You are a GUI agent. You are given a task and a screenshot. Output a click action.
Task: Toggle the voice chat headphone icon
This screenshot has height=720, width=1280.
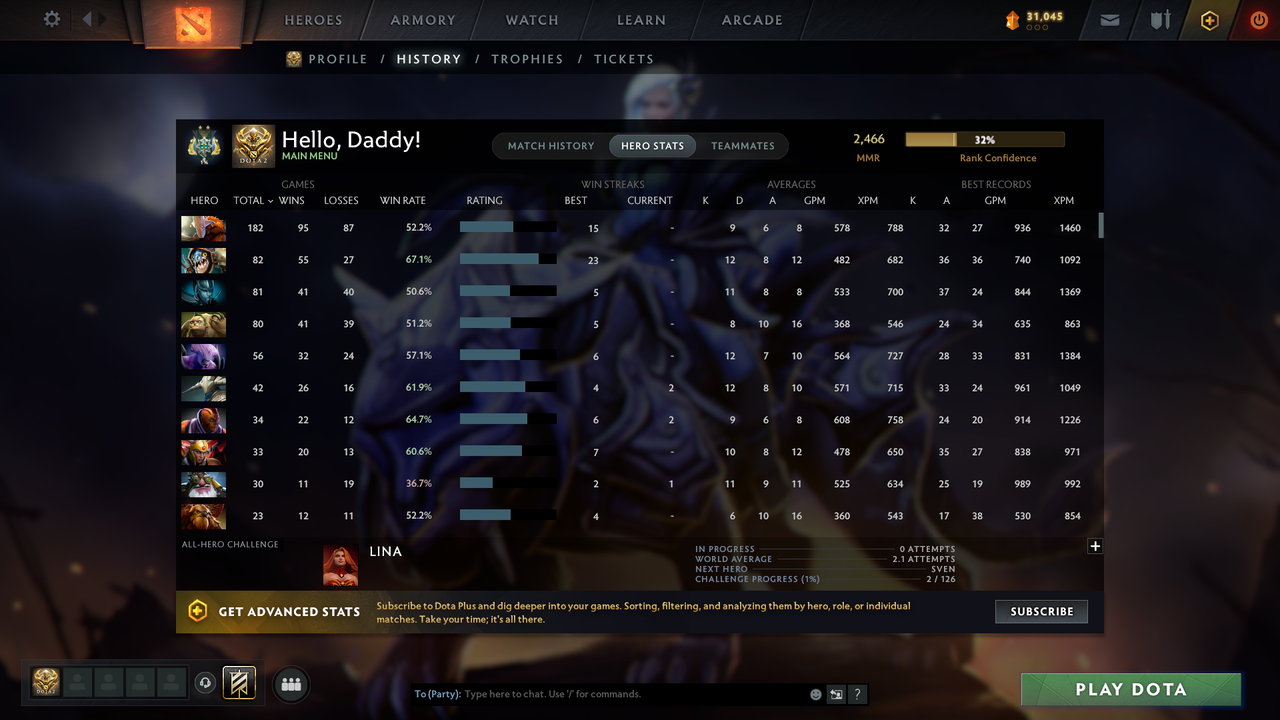coord(206,682)
